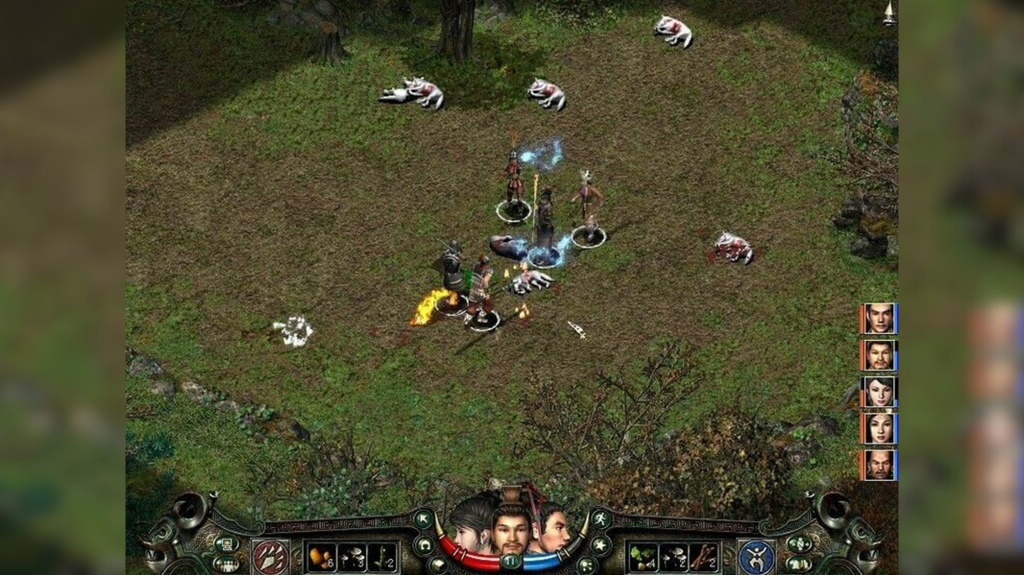Select the green leaves item slot
The width and height of the screenshot is (1024, 575).
click(642, 557)
